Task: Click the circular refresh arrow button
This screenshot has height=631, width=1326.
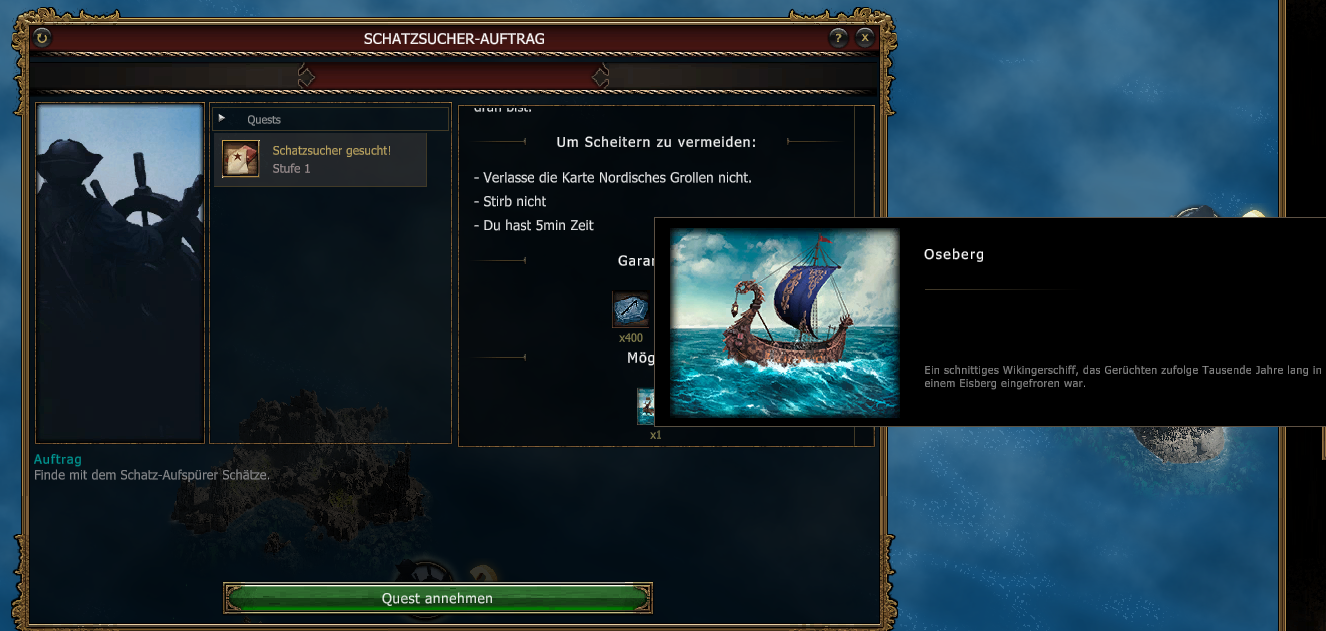Action: pyautogui.click(x=42, y=38)
